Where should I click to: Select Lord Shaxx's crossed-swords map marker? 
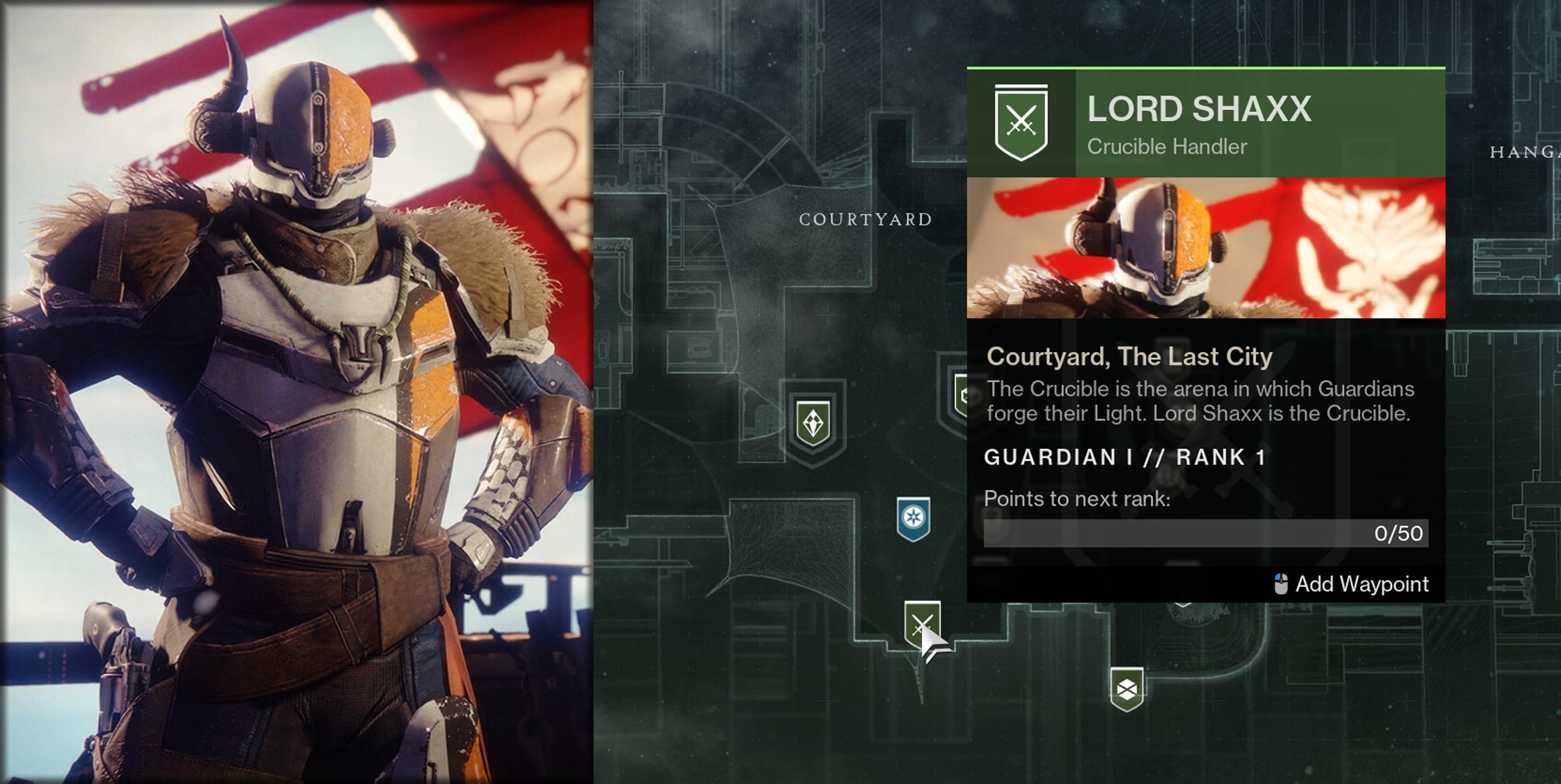tap(921, 623)
